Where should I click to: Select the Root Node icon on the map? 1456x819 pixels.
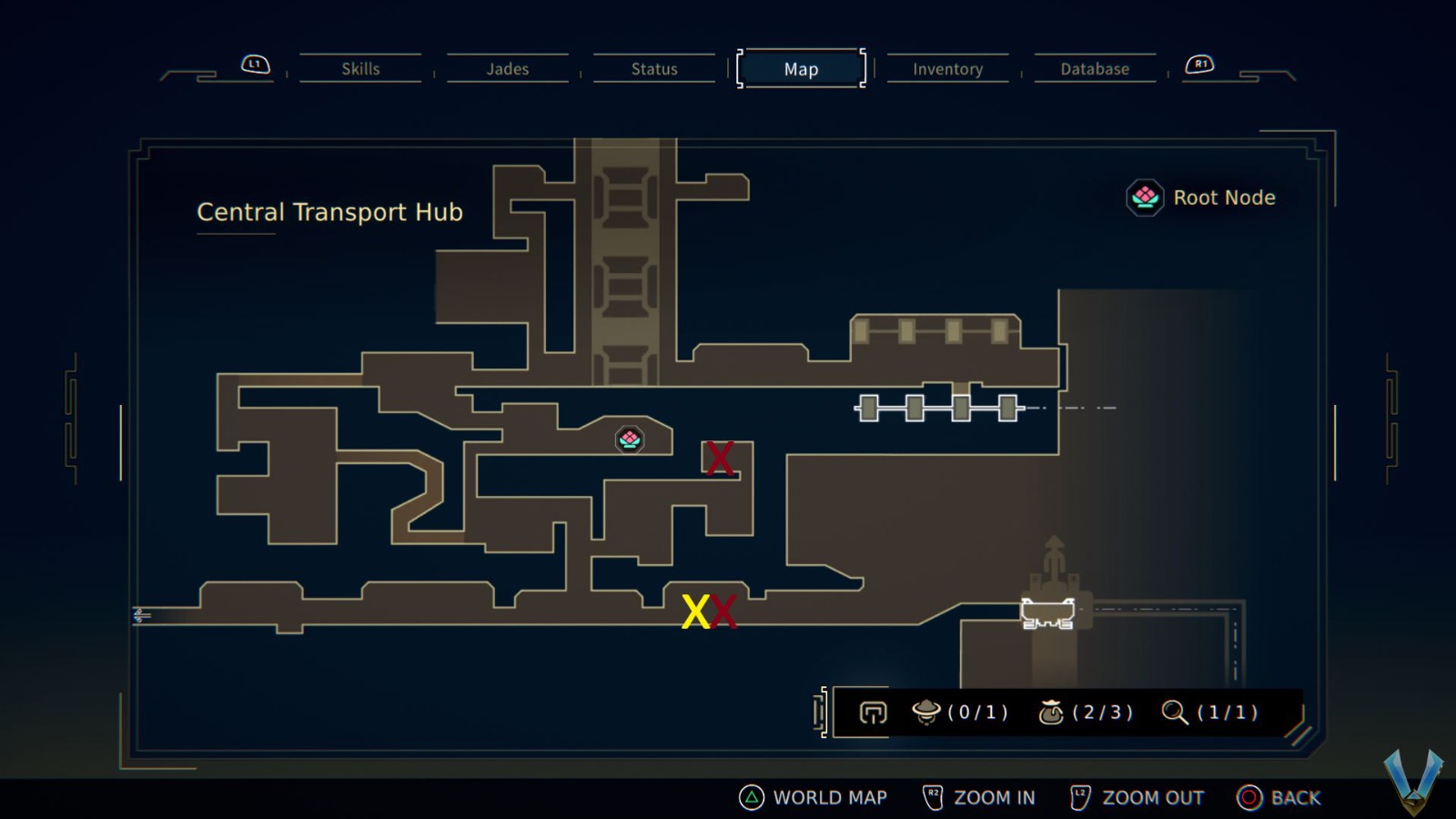630,440
